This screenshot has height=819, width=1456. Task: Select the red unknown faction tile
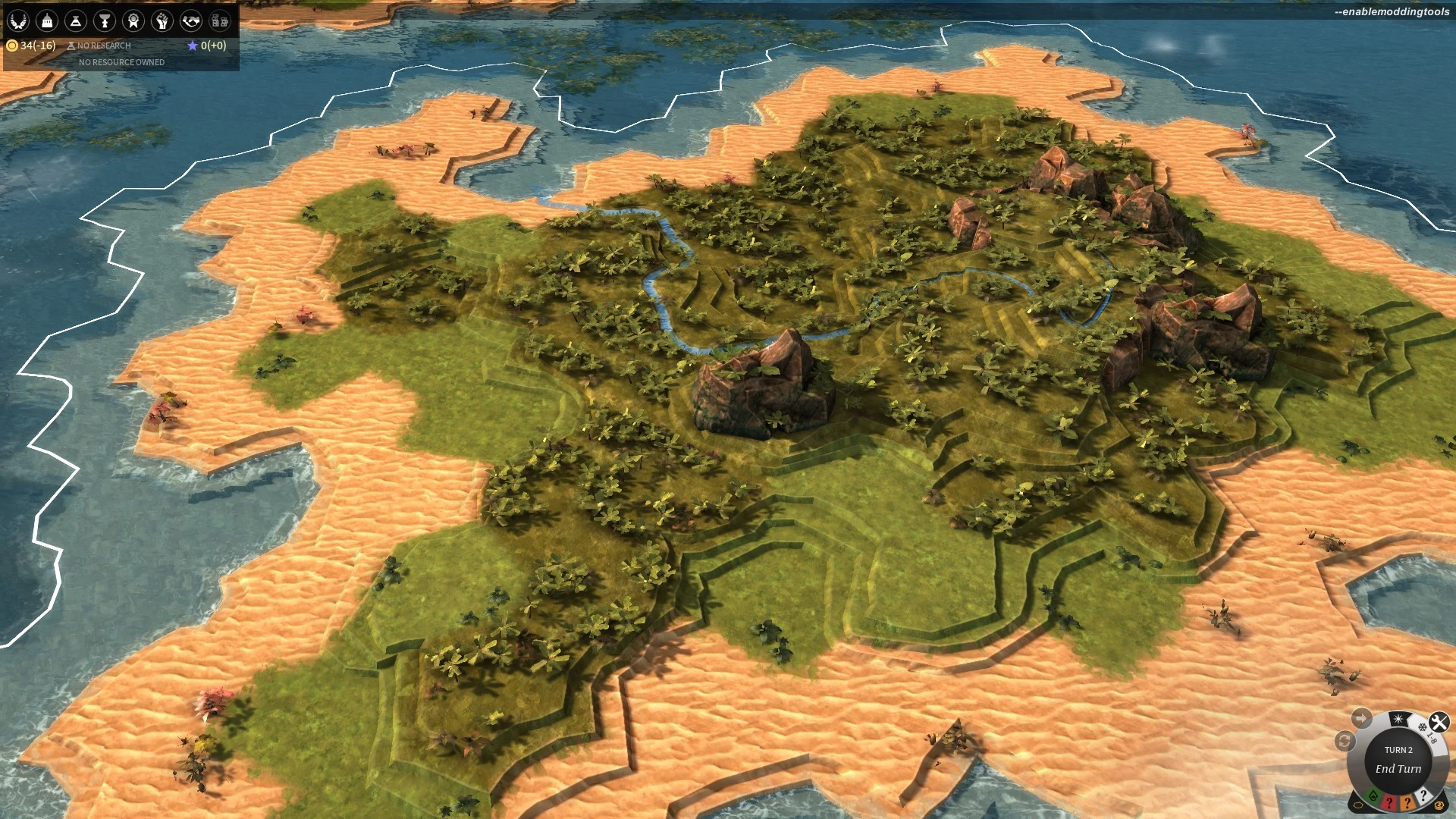(1389, 802)
